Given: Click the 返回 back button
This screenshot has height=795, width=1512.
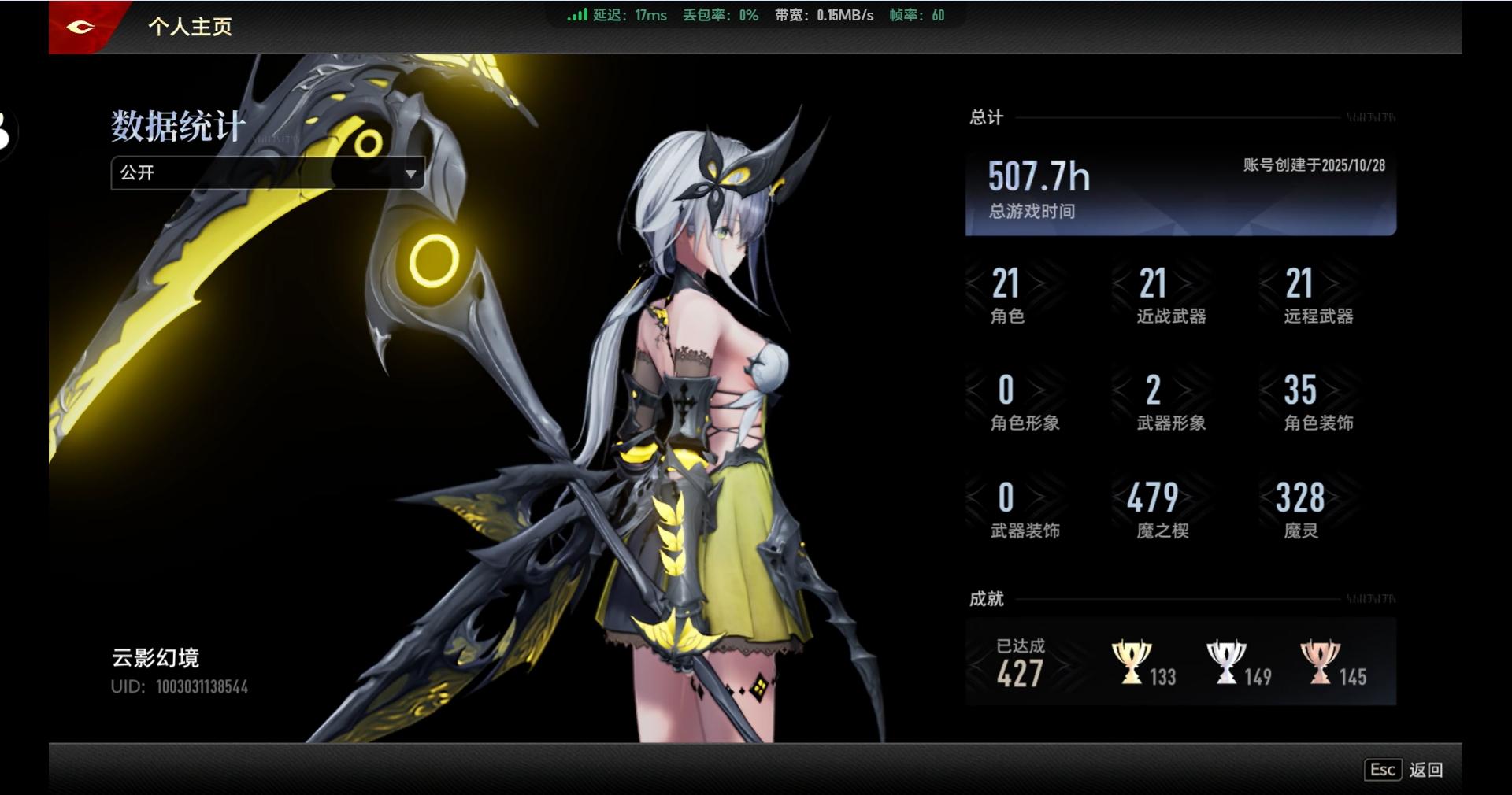Looking at the screenshot, I should (x=1406, y=770).
